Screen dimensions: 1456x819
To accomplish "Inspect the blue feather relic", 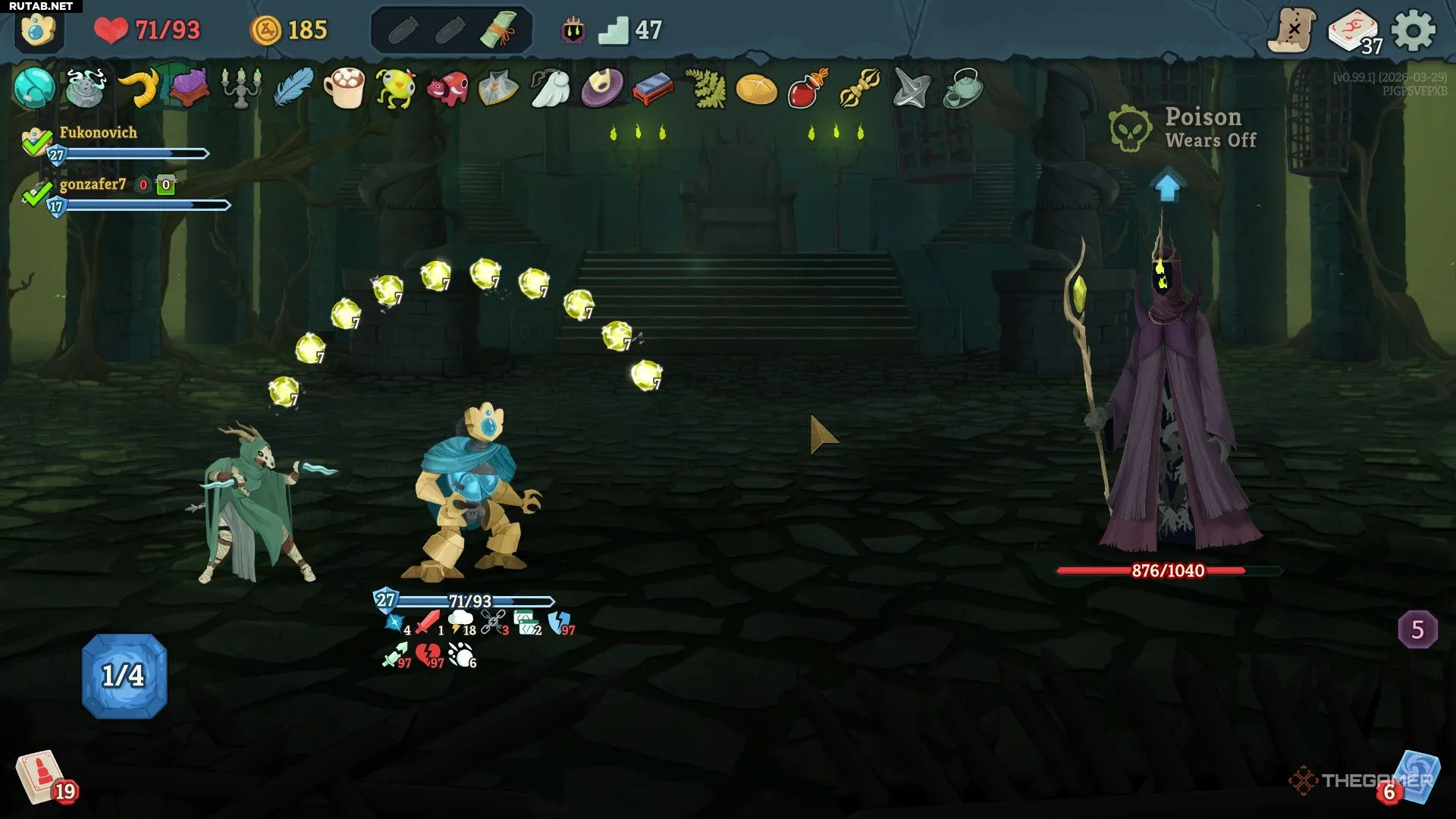I will 293,89.
